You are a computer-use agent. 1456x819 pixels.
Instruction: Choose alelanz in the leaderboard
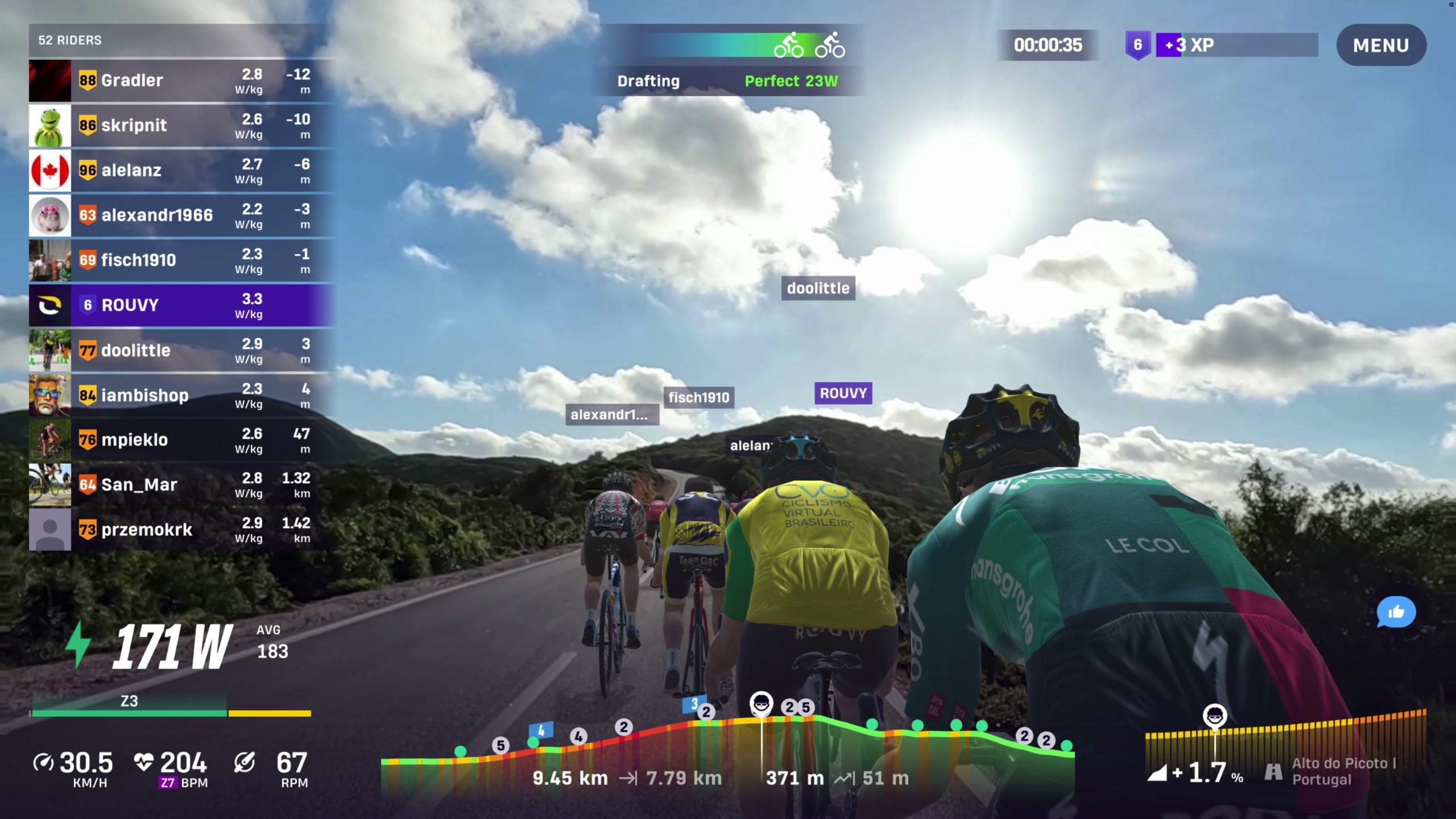[x=181, y=170]
